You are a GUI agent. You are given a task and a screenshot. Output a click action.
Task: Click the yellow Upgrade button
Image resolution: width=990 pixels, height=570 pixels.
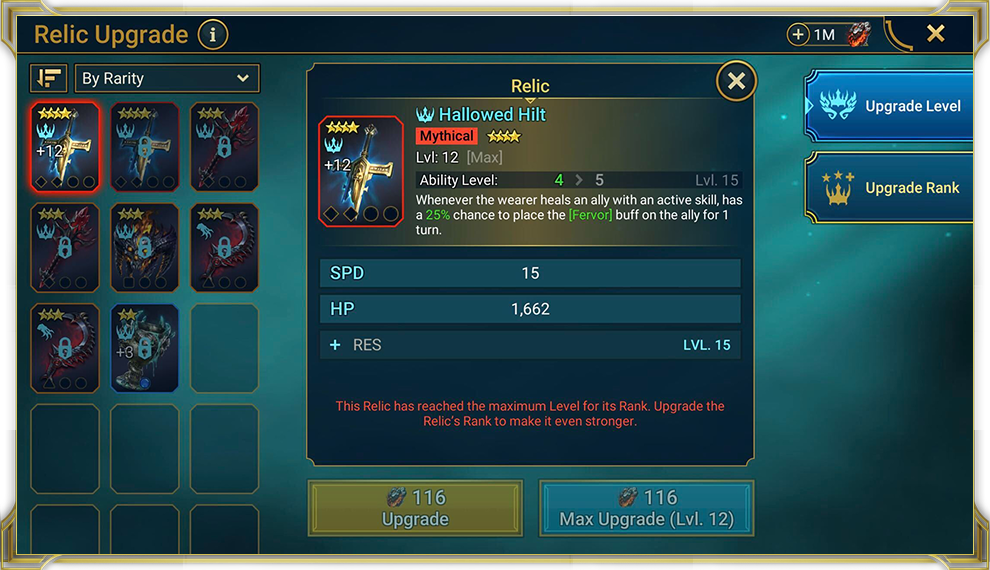click(415, 508)
